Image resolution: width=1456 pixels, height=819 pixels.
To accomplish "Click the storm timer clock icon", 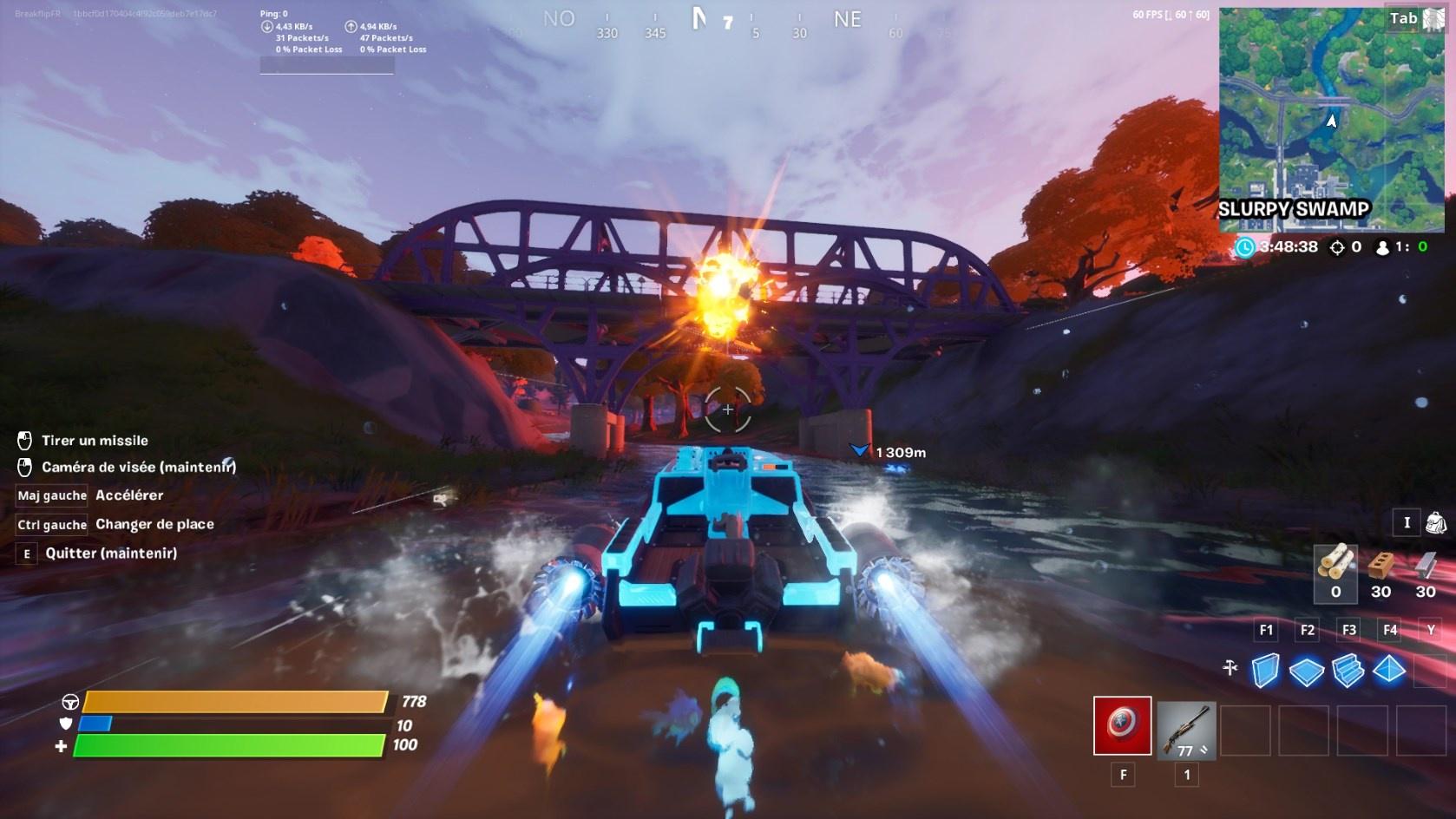I will coord(1244,246).
